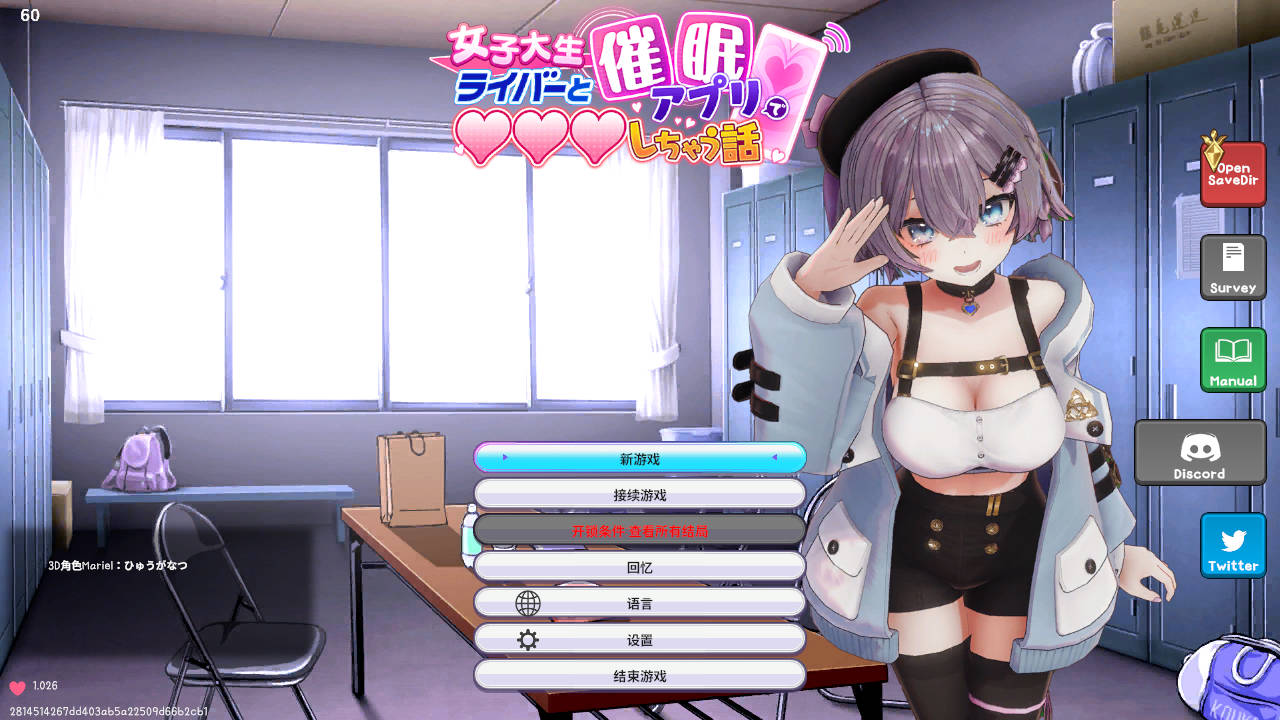The height and width of the screenshot is (720, 1280).
Task: Open Twitter via the bird icon
Action: 1233,544
